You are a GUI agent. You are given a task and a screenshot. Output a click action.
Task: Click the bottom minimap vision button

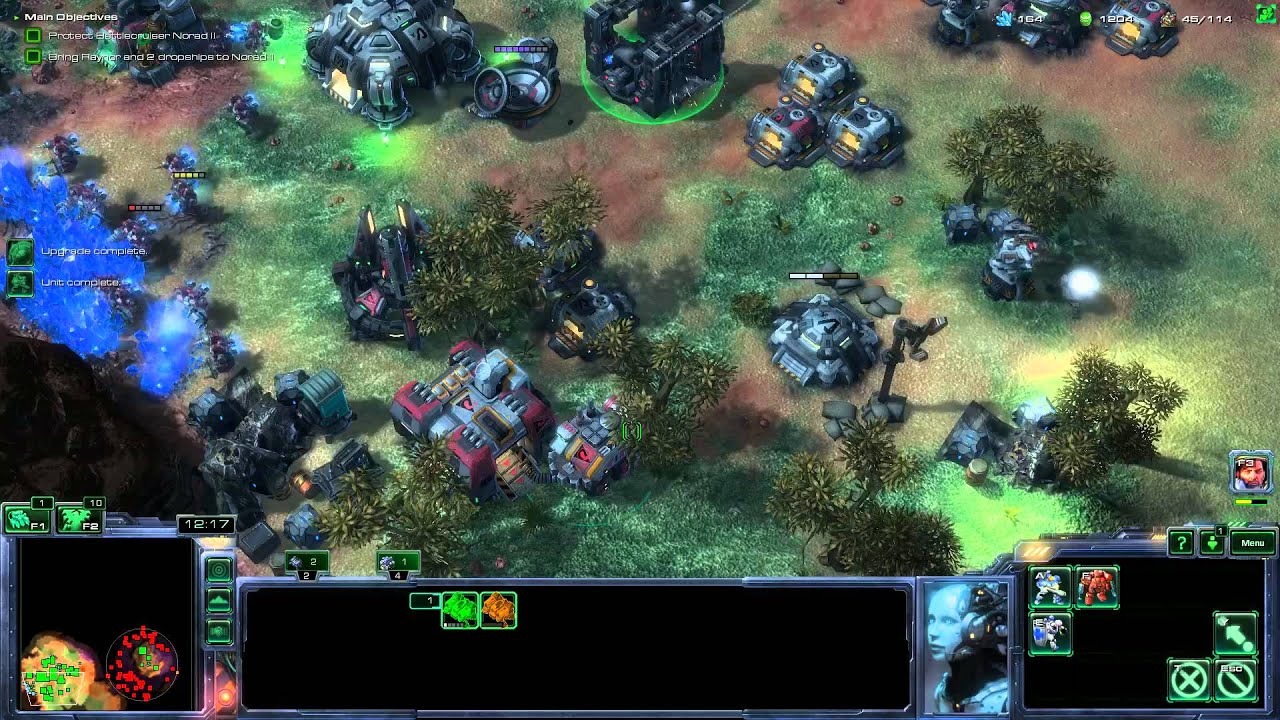tap(219, 631)
